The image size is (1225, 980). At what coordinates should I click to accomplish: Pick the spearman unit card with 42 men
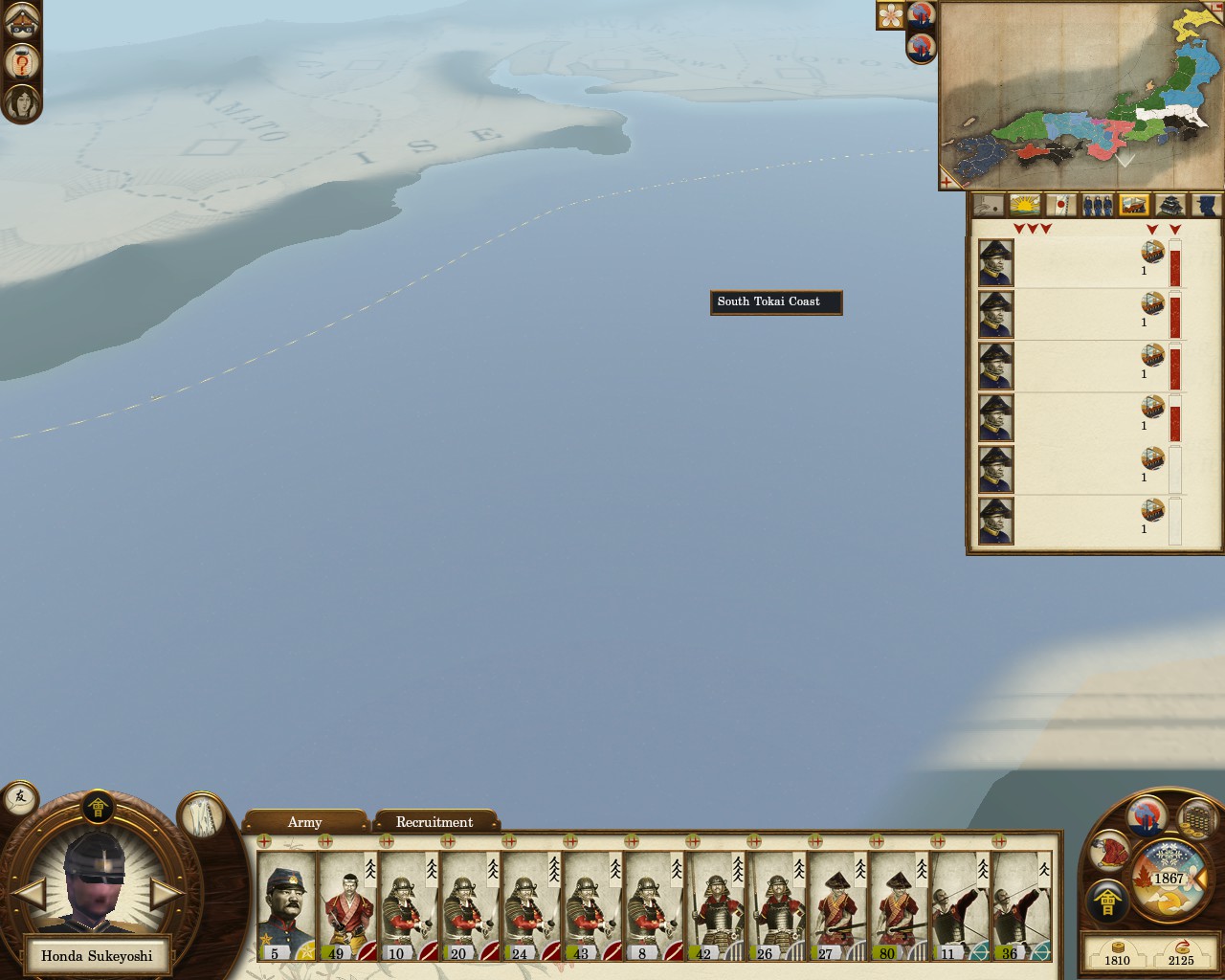tap(714, 905)
